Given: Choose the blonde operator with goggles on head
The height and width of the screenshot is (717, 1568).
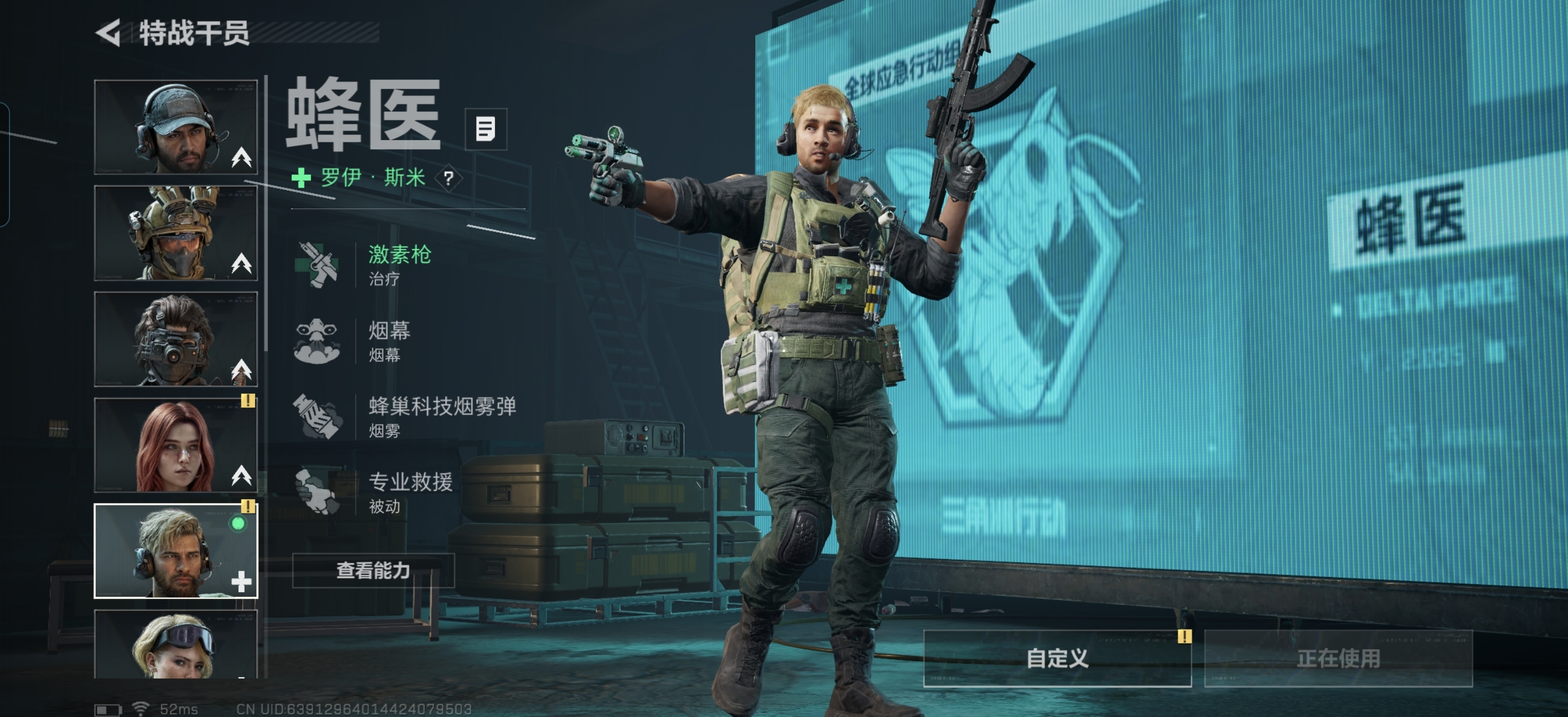Looking at the screenshot, I should click(176, 645).
